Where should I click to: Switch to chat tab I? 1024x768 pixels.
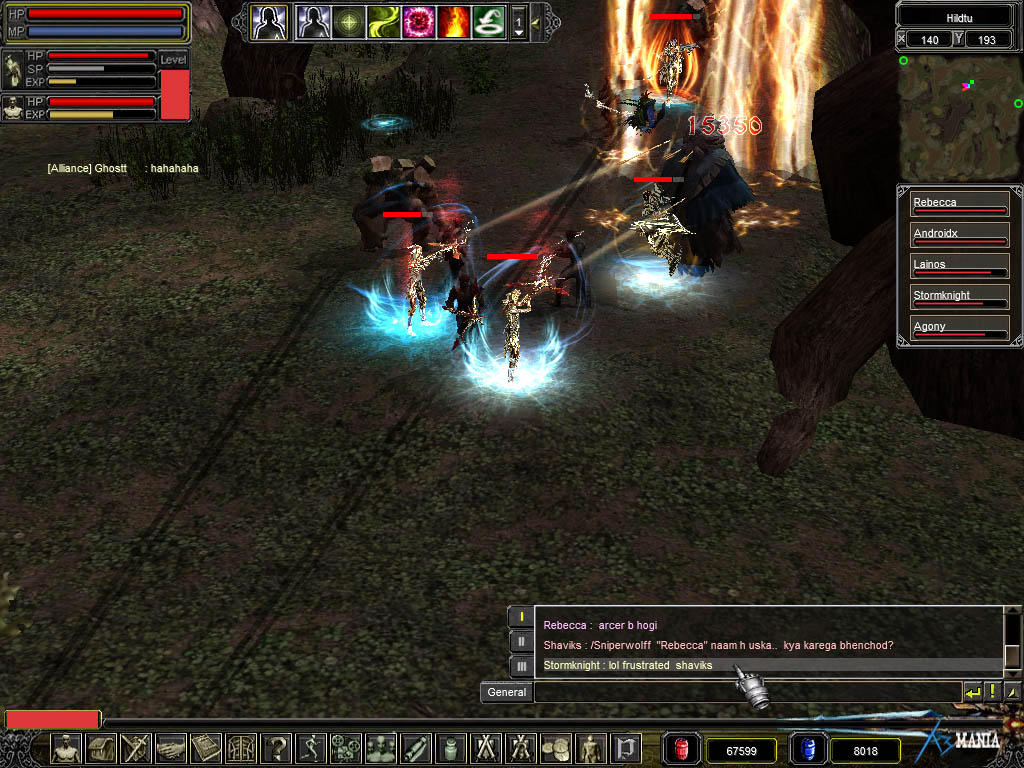point(521,616)
